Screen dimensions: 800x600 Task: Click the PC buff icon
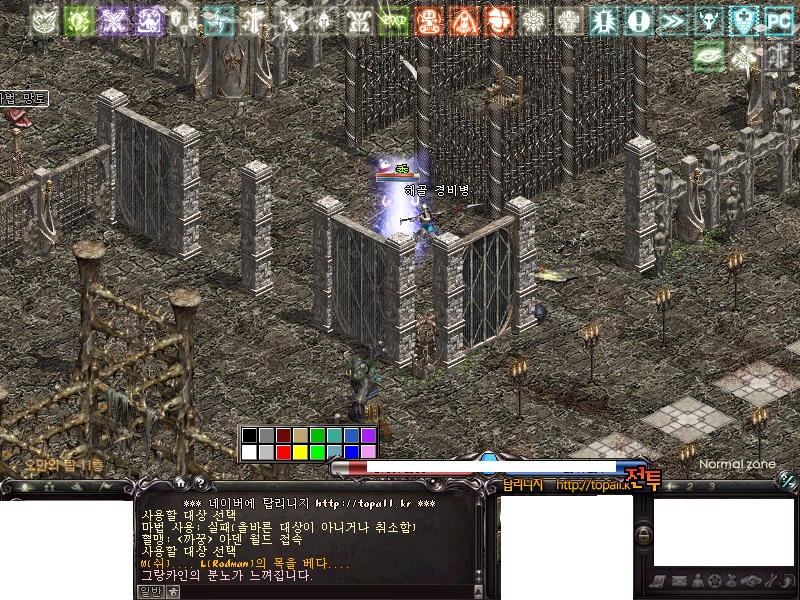click(779, 21)
